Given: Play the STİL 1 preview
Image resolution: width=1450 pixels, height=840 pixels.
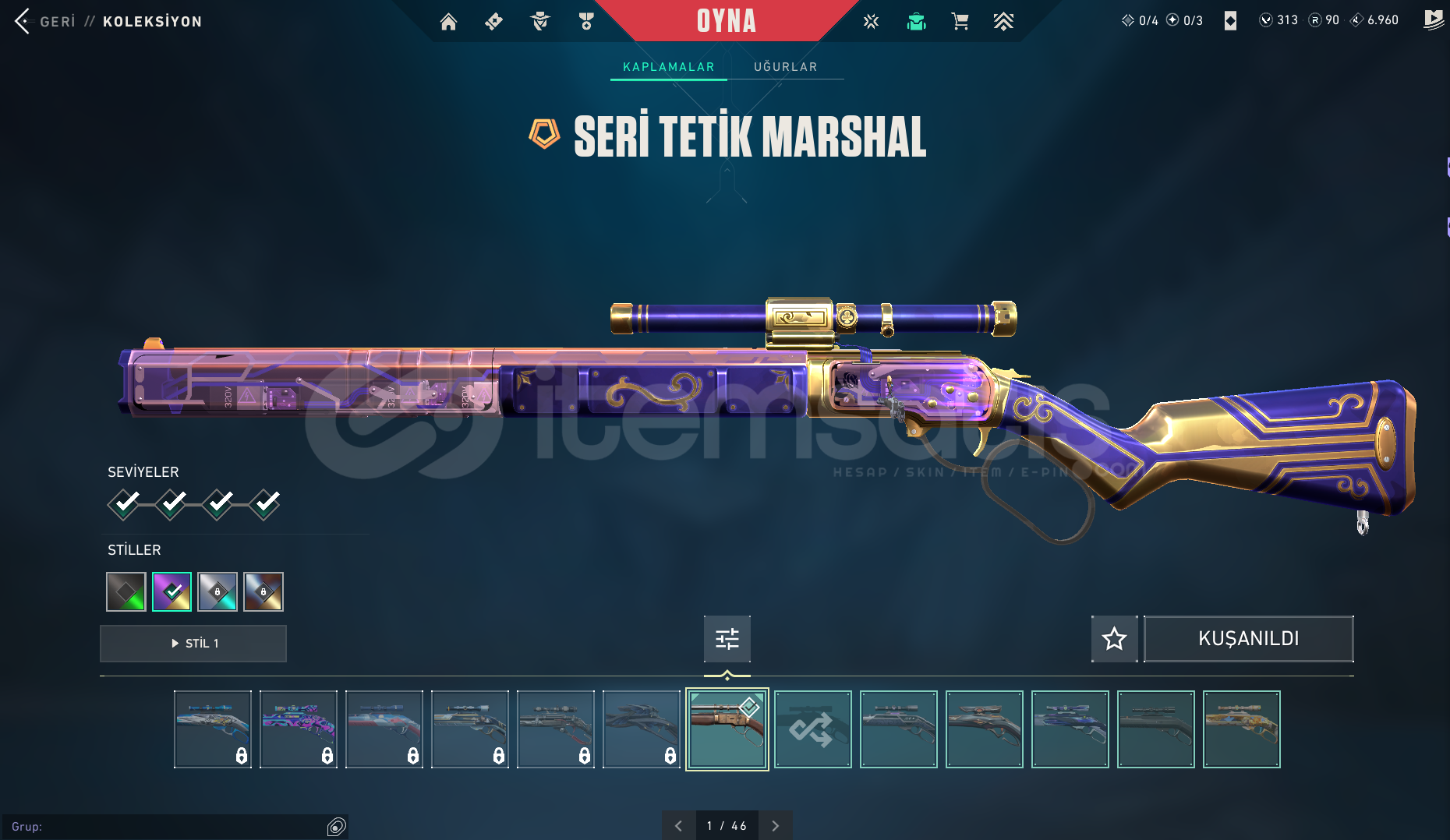Looking at the screenshot, I should coord(193,644).
